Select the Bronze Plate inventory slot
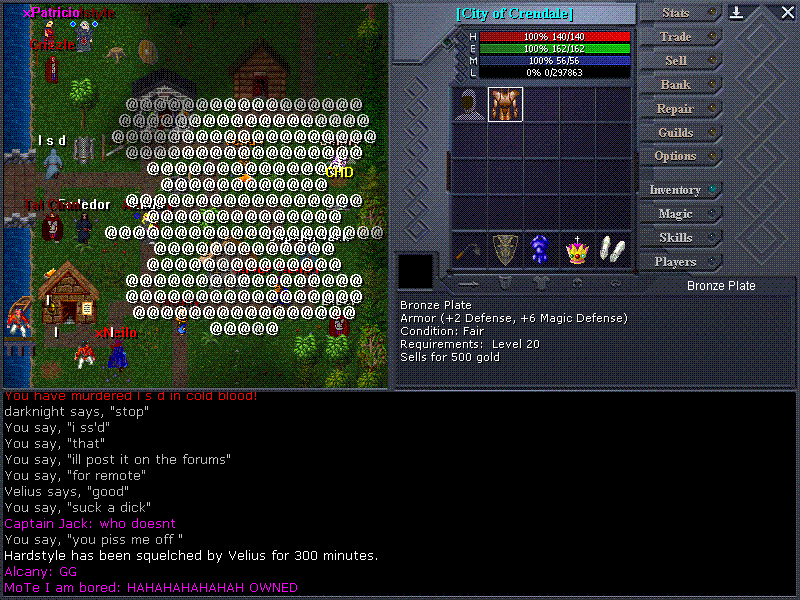 click(505, 104)
